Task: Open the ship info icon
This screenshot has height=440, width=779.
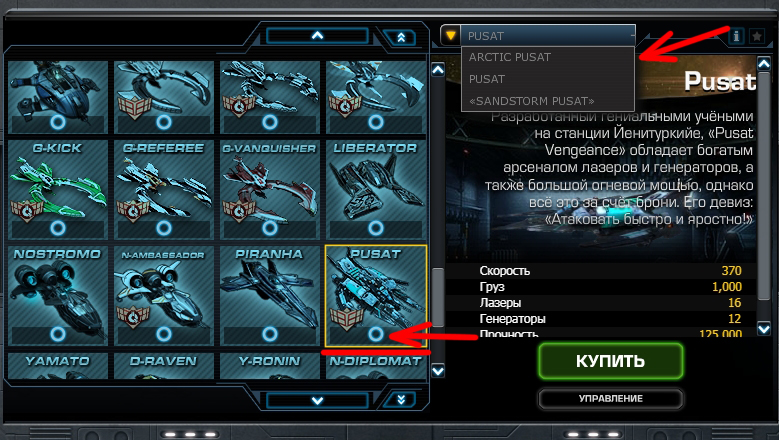Action: 737,36
